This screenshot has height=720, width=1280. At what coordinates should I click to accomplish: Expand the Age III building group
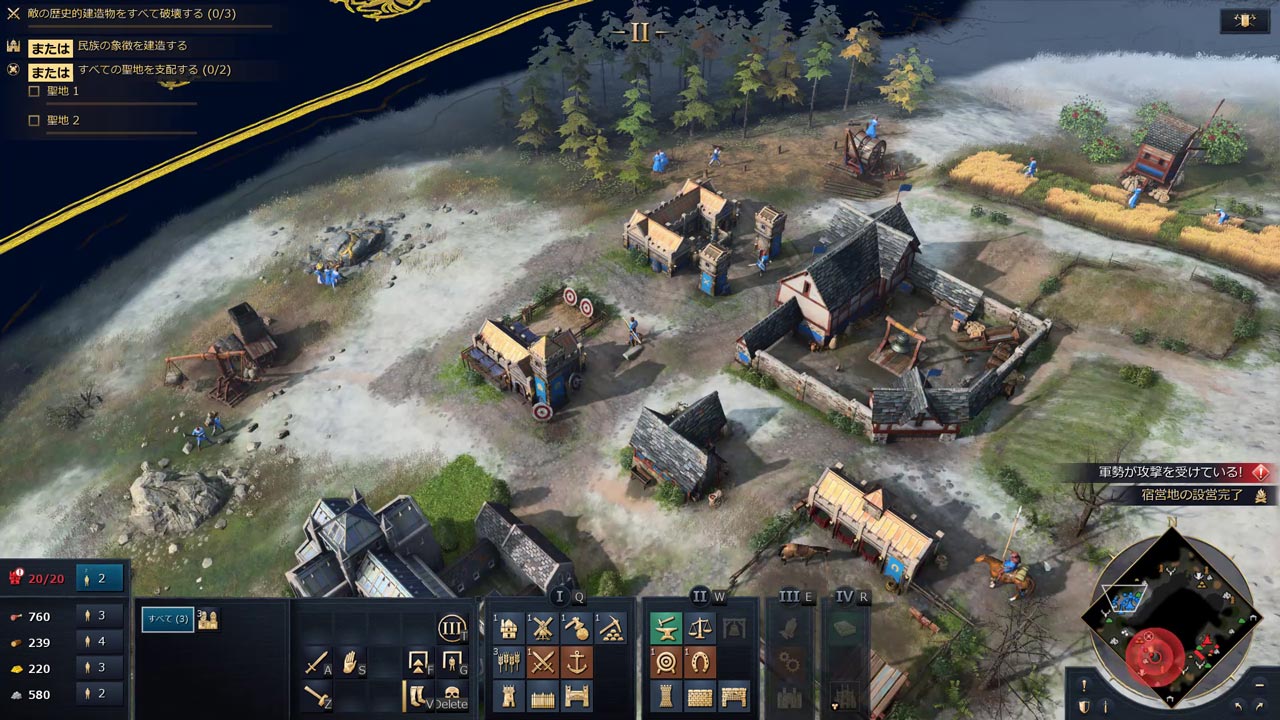[x=789, y=595]
